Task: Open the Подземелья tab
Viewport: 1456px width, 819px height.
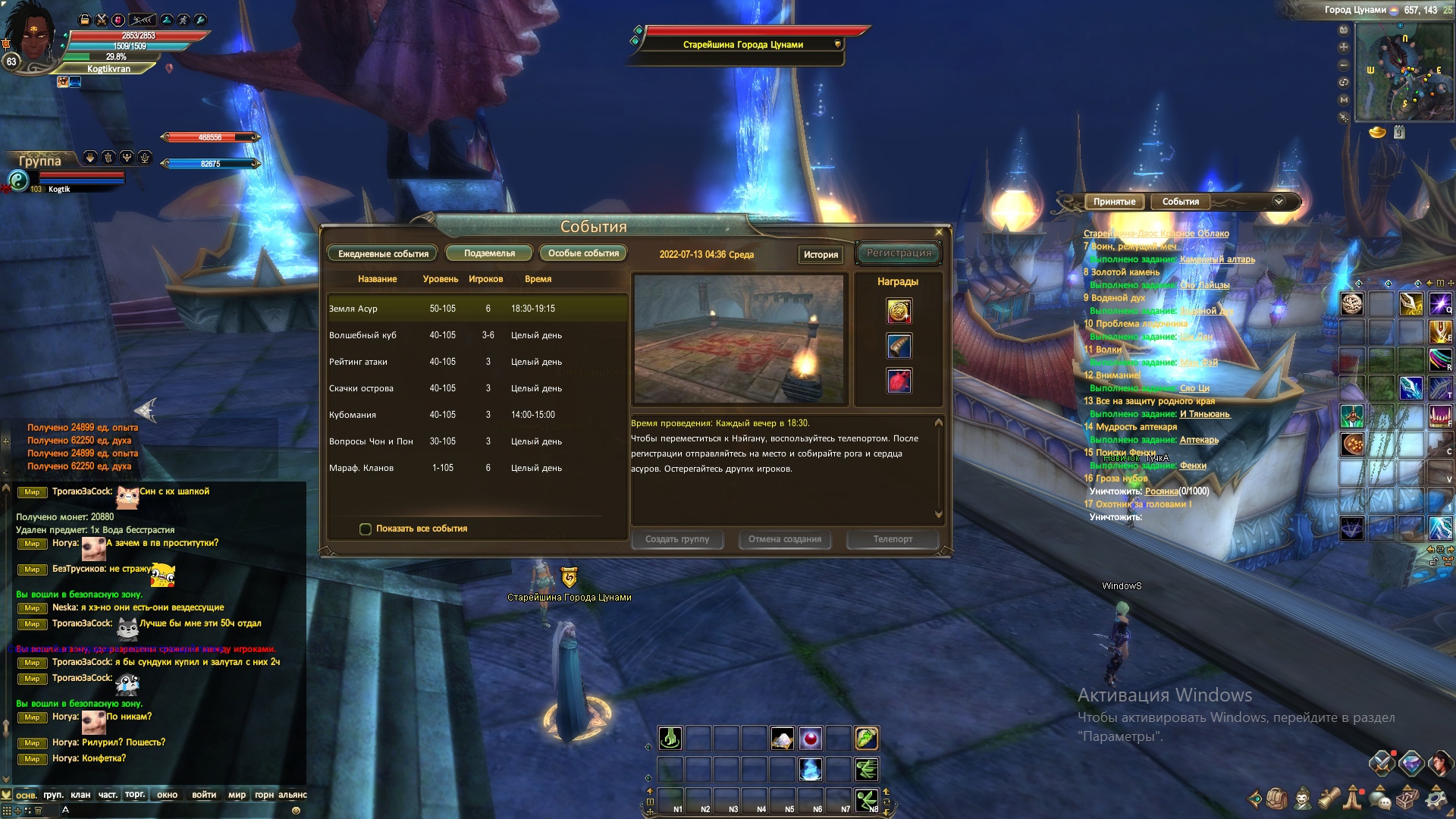Action: click(489, 253)
